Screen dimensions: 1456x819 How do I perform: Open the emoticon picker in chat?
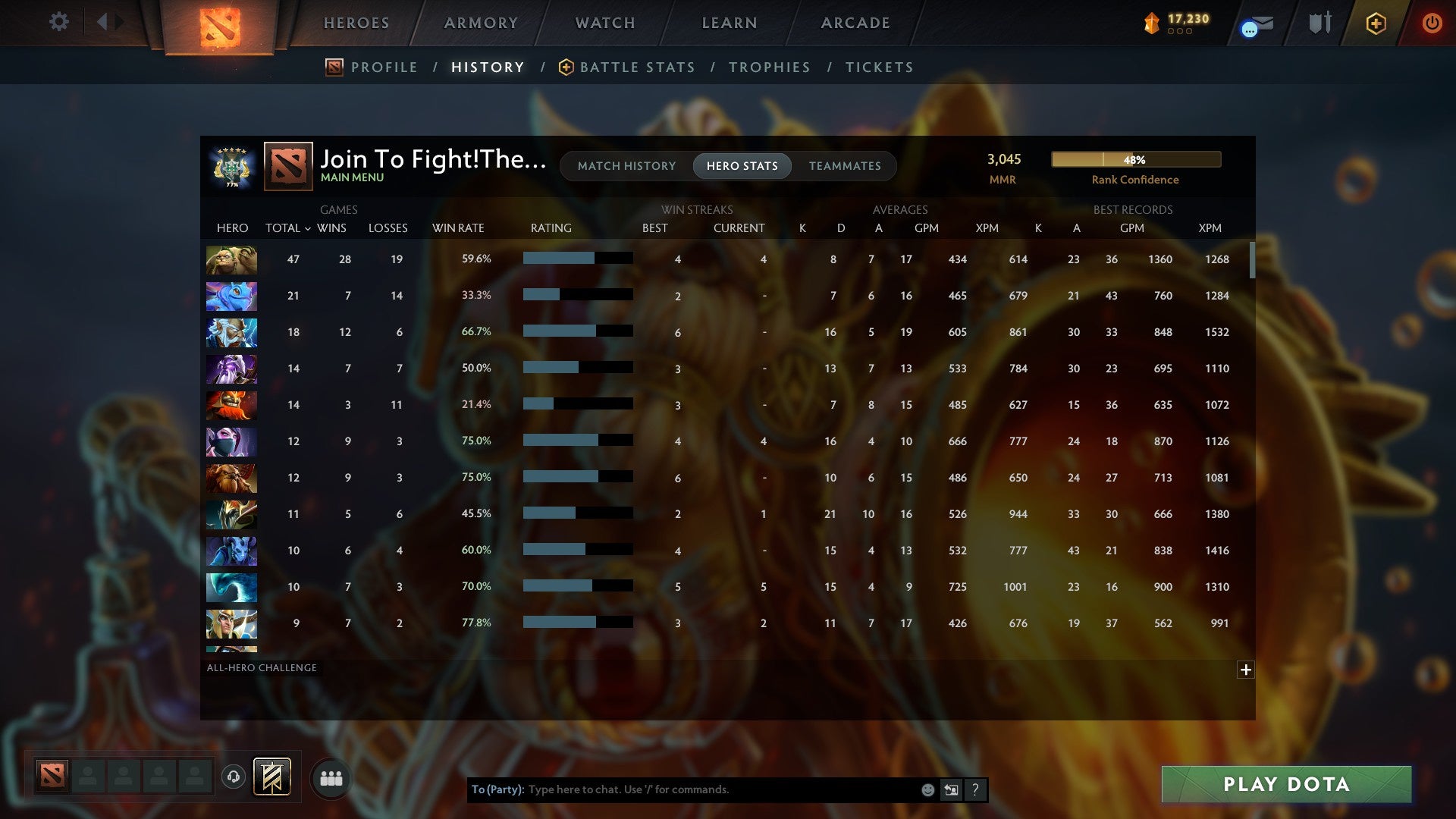tap(927, 789)
